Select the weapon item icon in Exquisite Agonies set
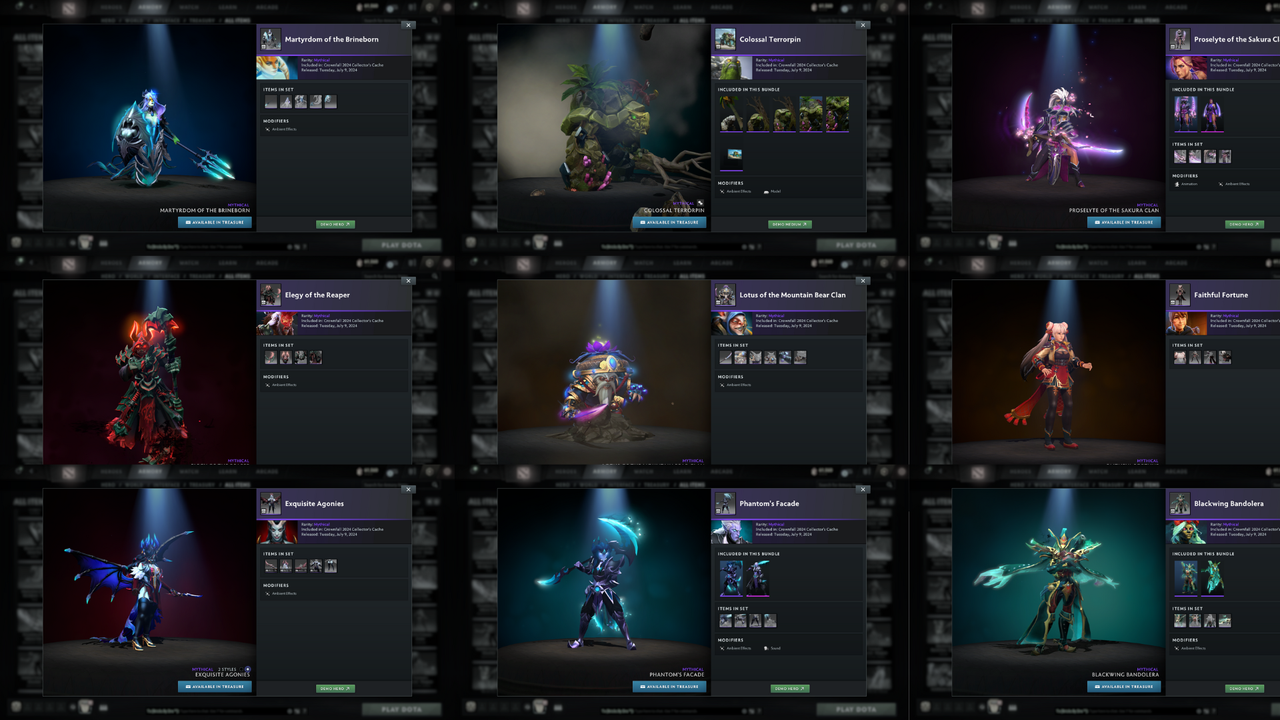The height and width of the screenshot is (720, 1280). coord(271,565)
